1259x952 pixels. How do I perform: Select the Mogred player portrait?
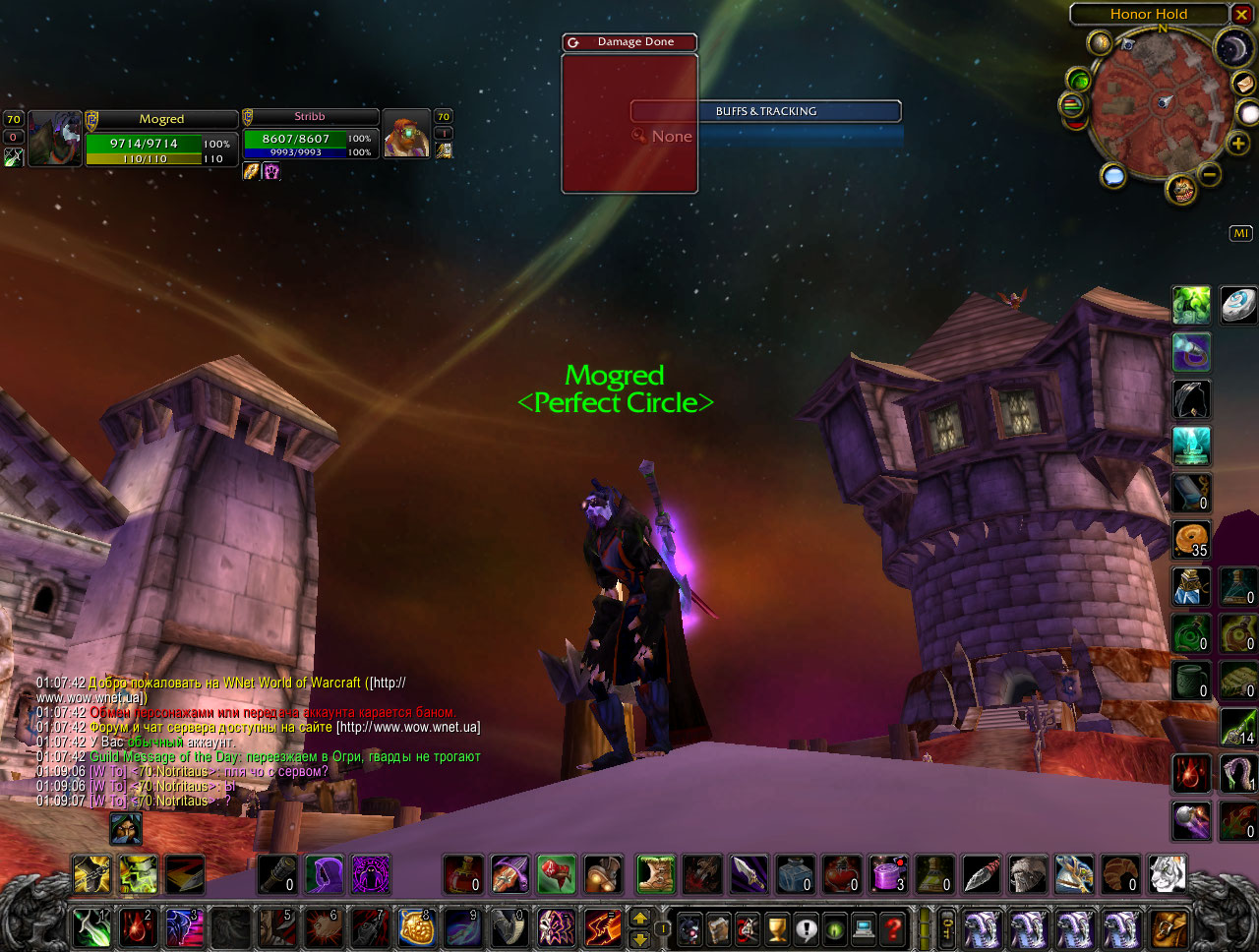(55, 138)
